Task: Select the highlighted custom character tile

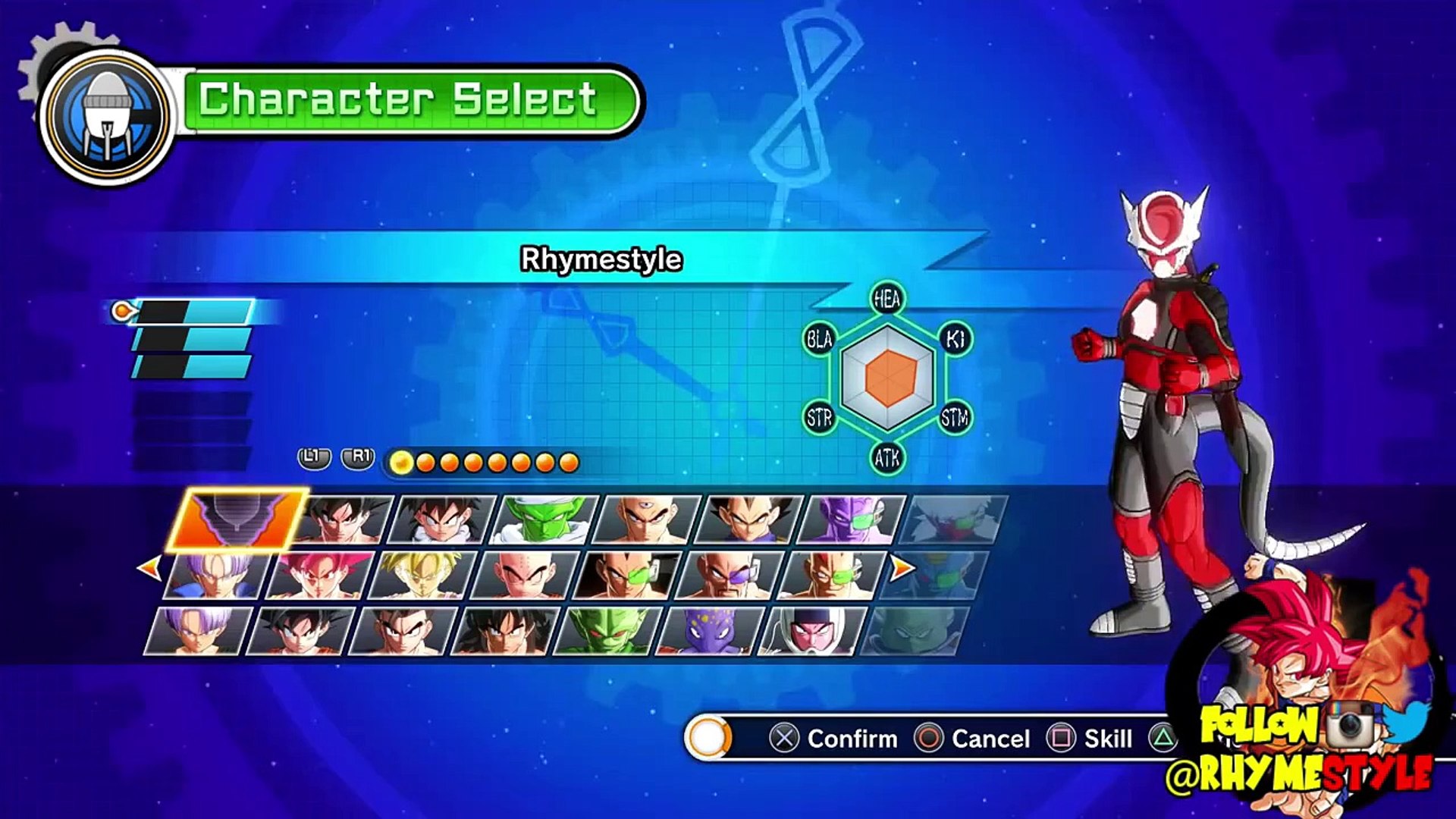Action: (x=238, y=519)
